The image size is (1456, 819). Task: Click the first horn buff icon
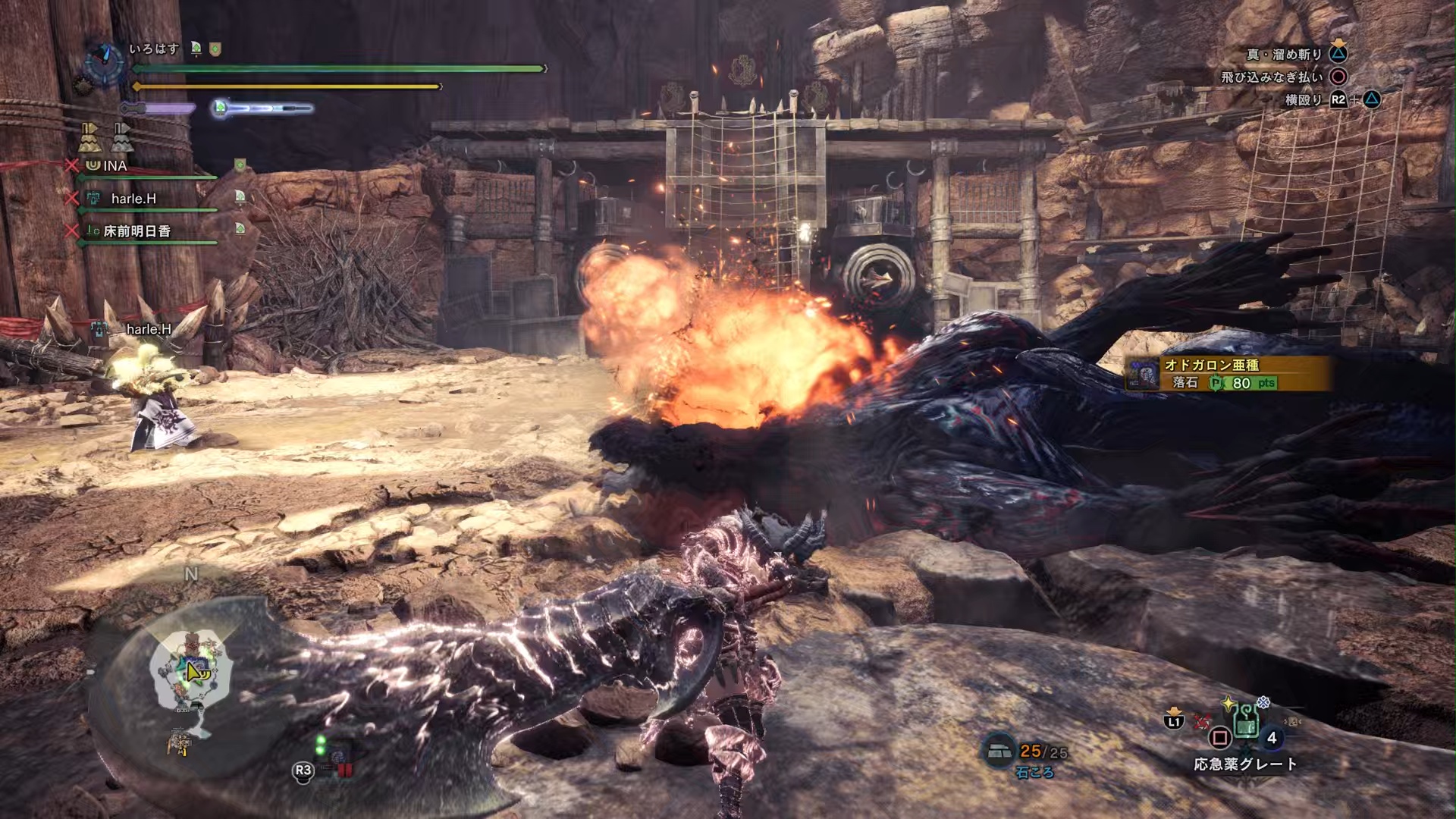point(89,137)
